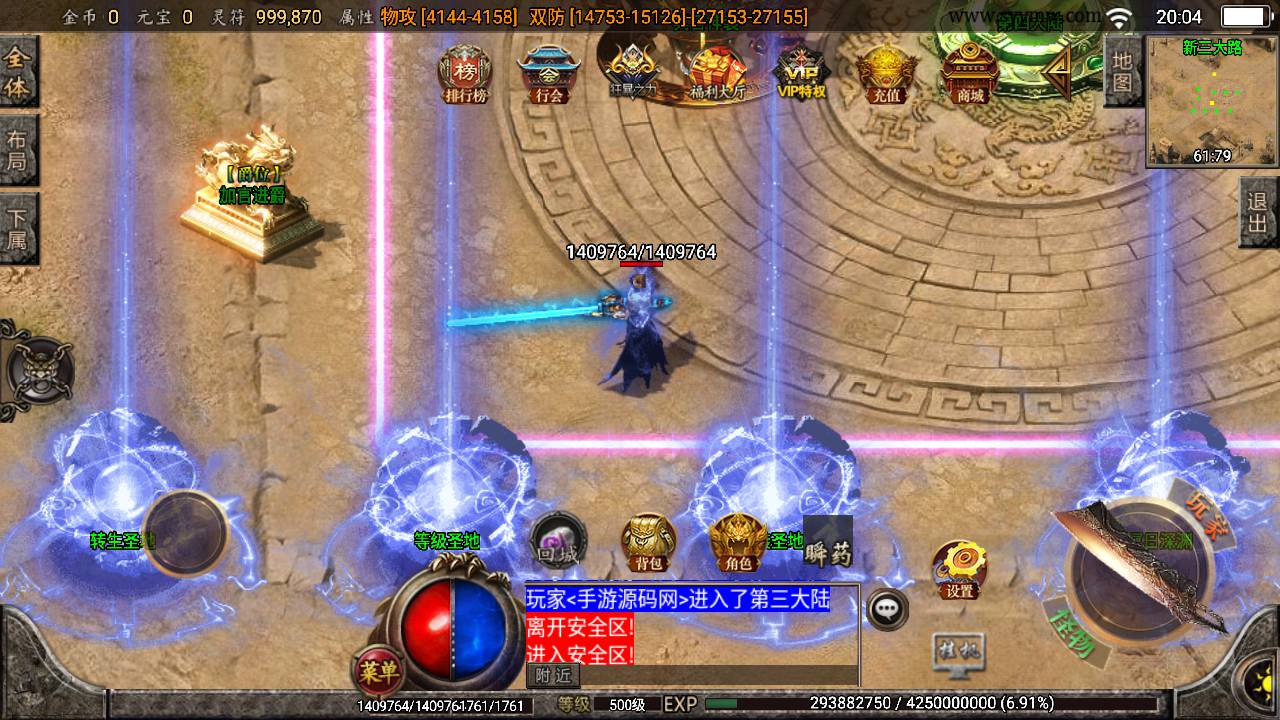Image resolution: width=1280 pixels, height=720 pixels.
Task: Open the 菜单 menu button
Action: tap(378, 667)
